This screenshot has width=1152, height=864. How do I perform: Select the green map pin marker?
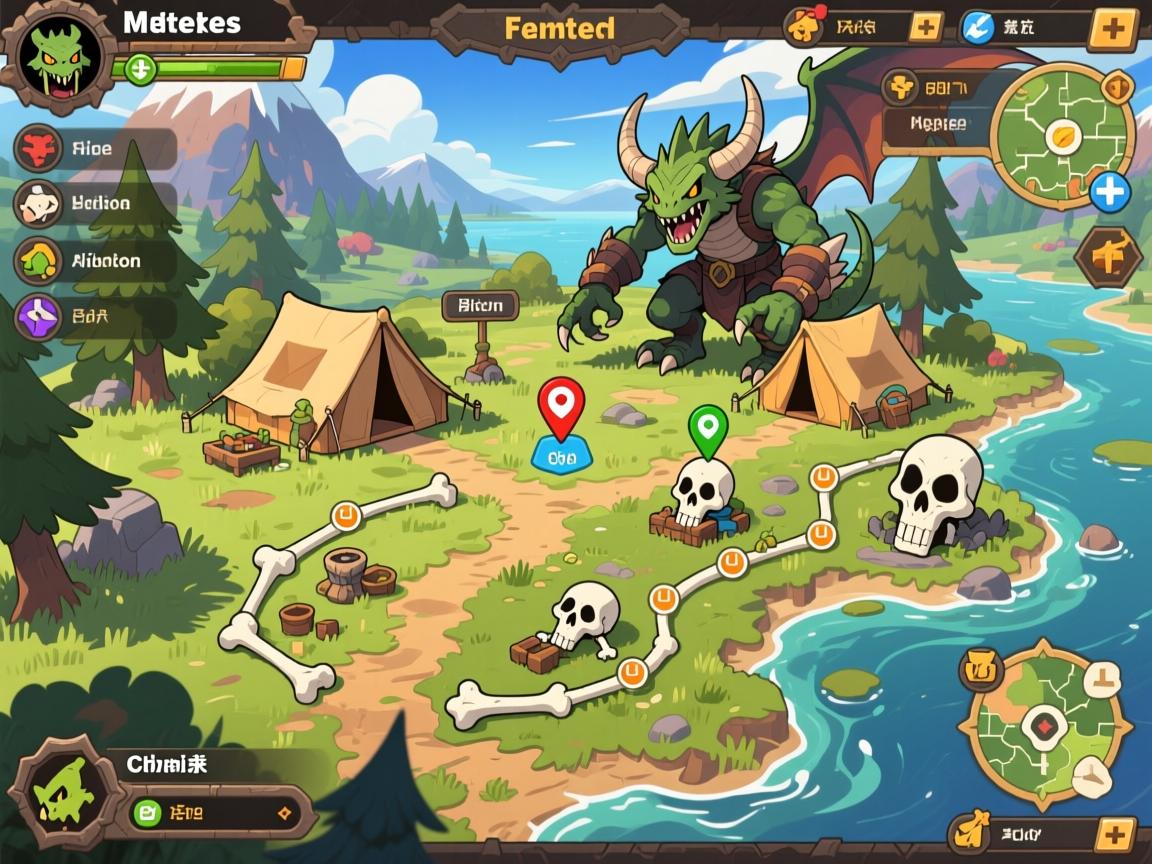707,427
